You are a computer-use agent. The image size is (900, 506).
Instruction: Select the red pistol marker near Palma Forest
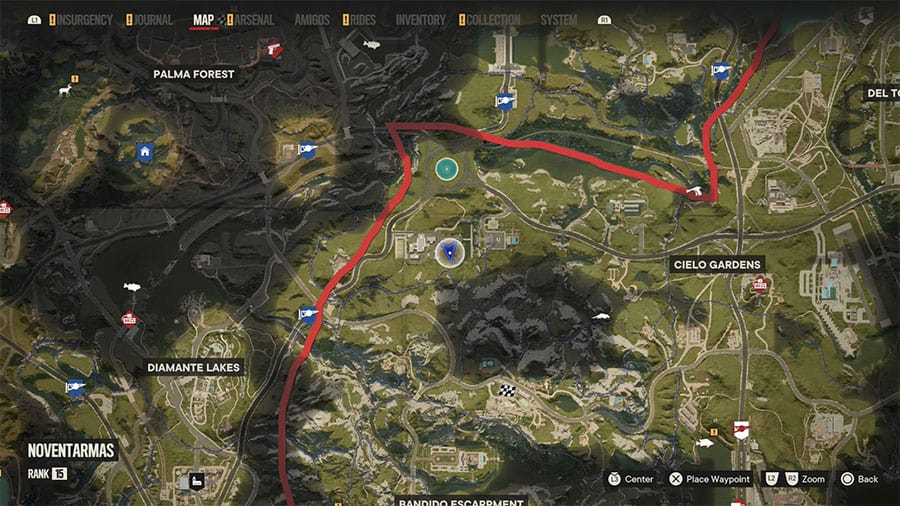[272, 46]
